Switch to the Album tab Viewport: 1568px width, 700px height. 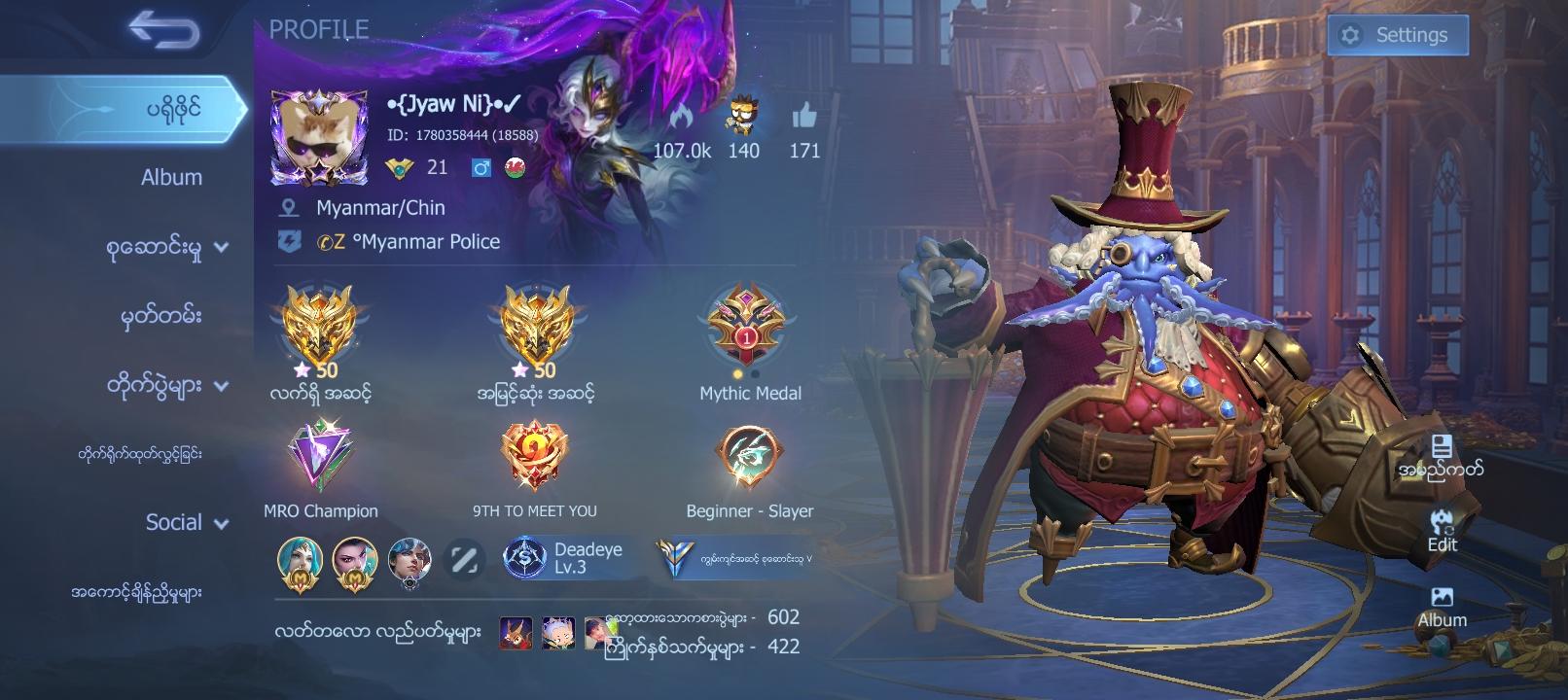tap(171, 177)
